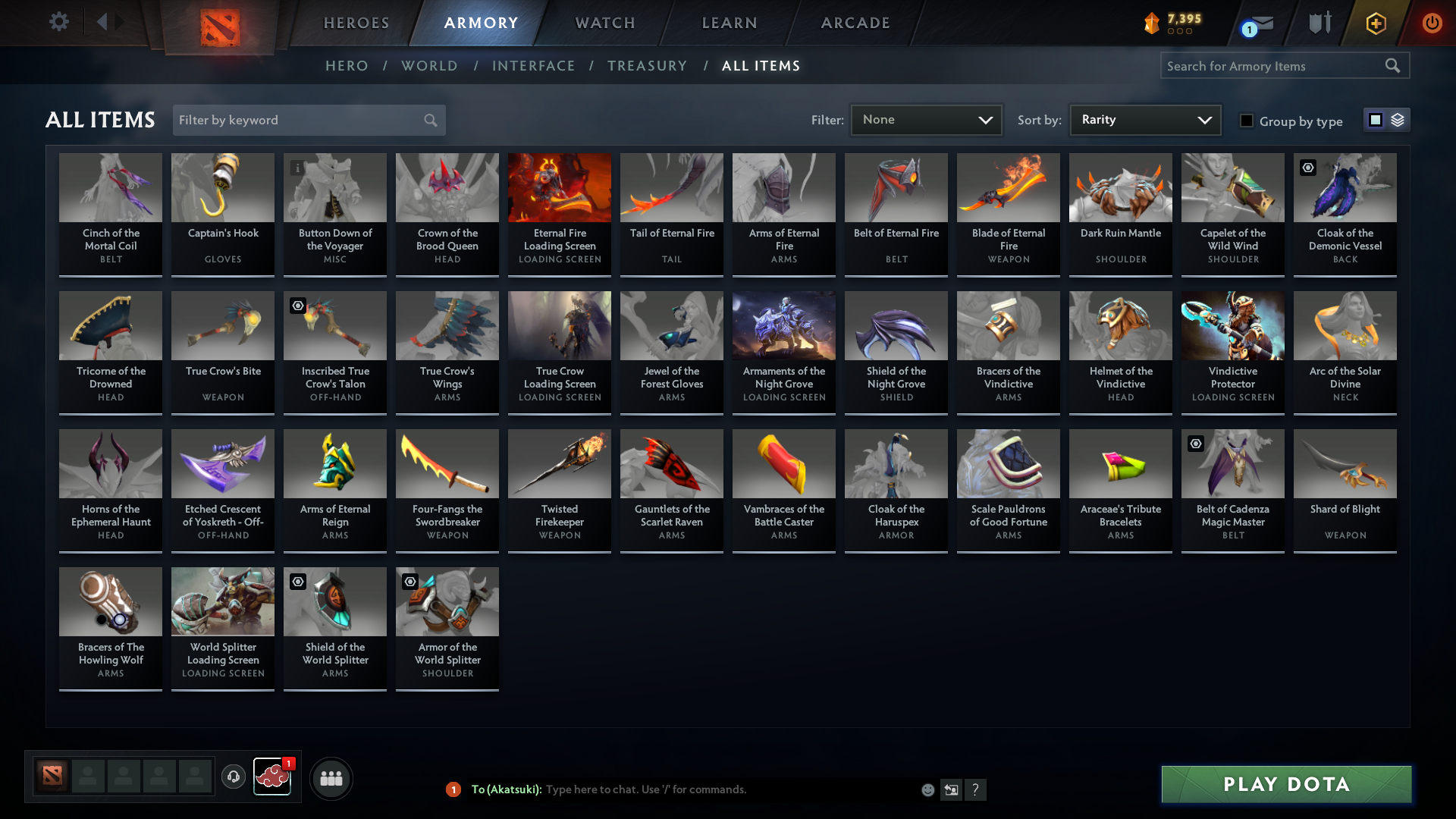Click the chat emoticon button
The height and width of the screenshot is (819, 1456).
click(x=927, y=789)
